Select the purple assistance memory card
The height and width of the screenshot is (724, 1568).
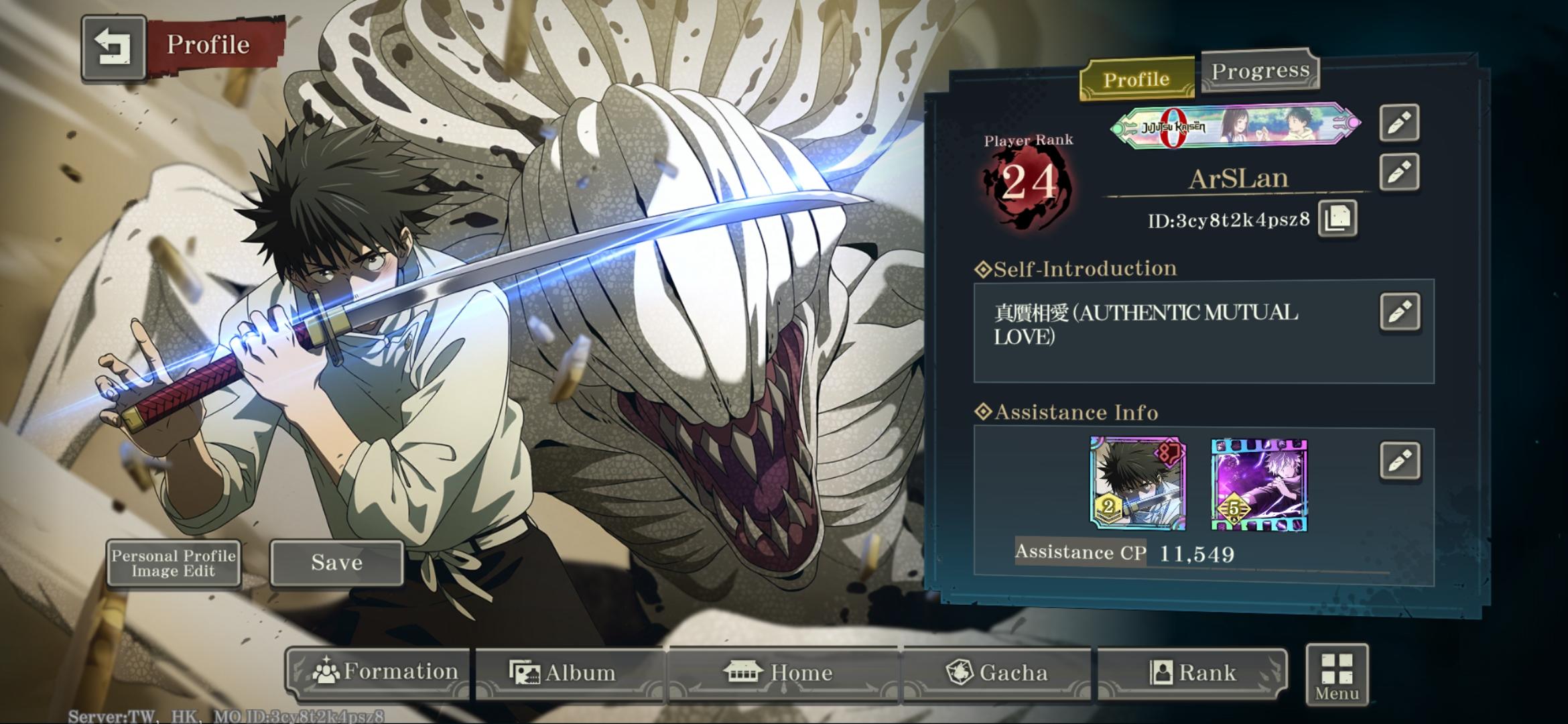pyautogui.click(x=1259, y=485)
